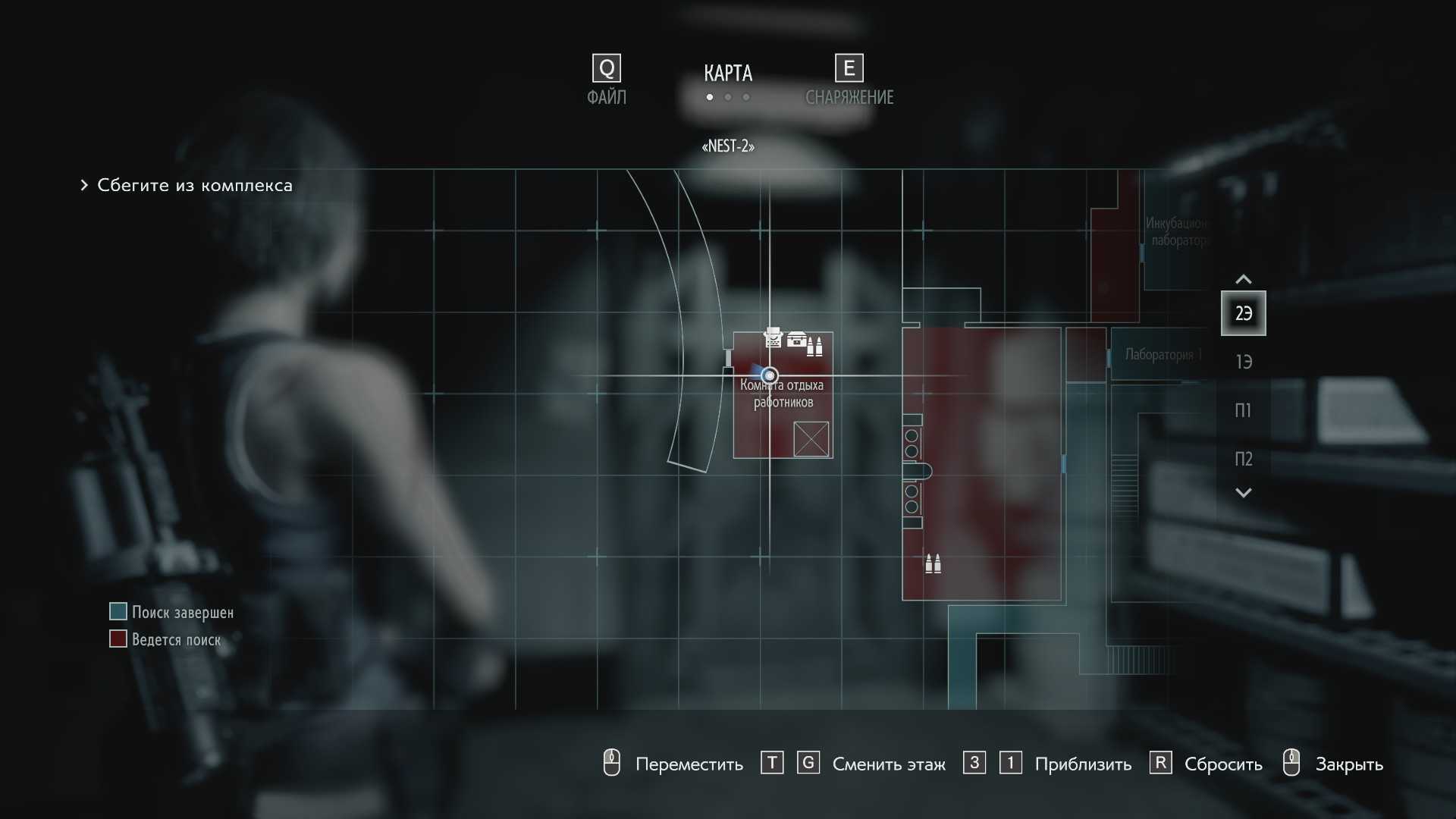Image resolution: width=1456 pixels, height=819 pixels.
Task: Select the item box icon on the map
Action: pos(796,339)
